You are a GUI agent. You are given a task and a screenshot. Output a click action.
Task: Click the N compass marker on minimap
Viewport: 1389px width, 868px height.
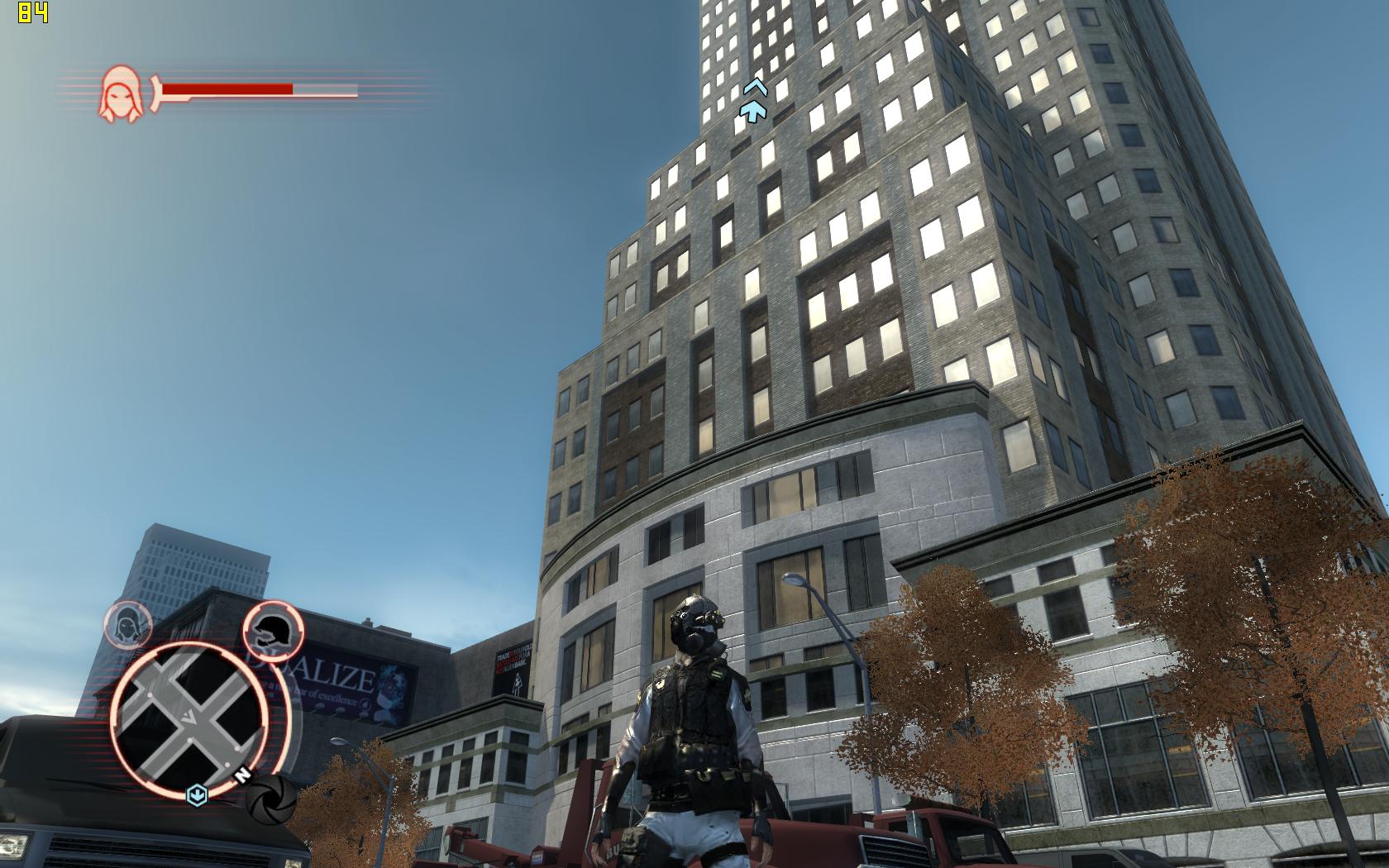point(242,775)
